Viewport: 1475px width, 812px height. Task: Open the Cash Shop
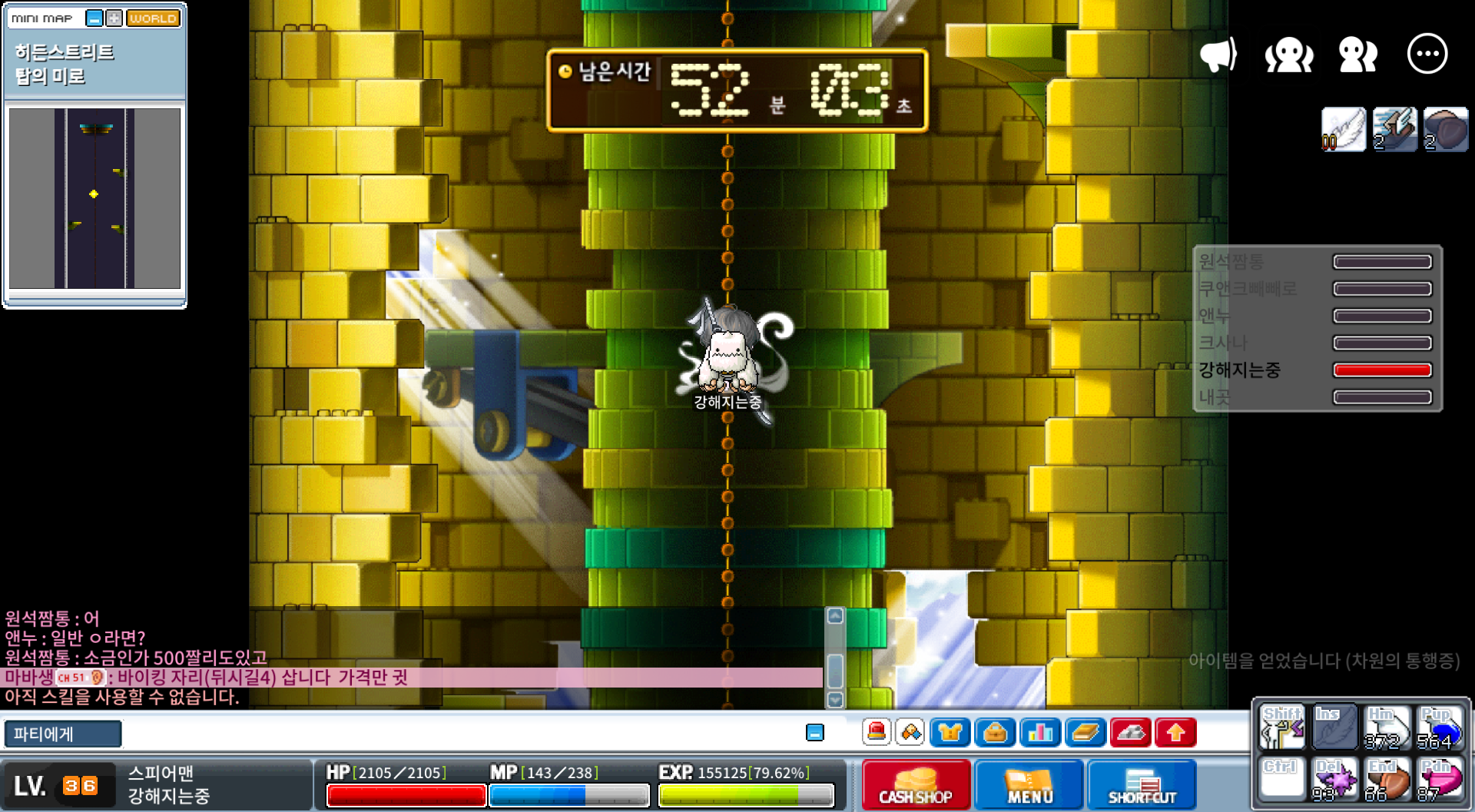click(916, 785)
